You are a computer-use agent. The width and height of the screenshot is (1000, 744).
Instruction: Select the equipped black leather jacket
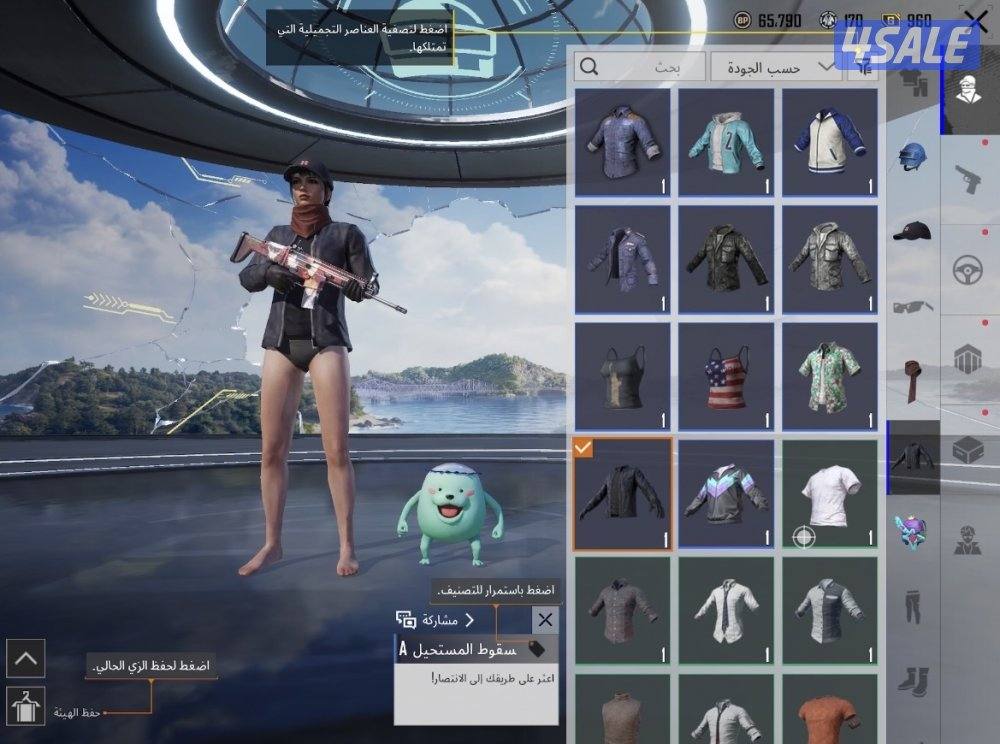pos(622,493)
